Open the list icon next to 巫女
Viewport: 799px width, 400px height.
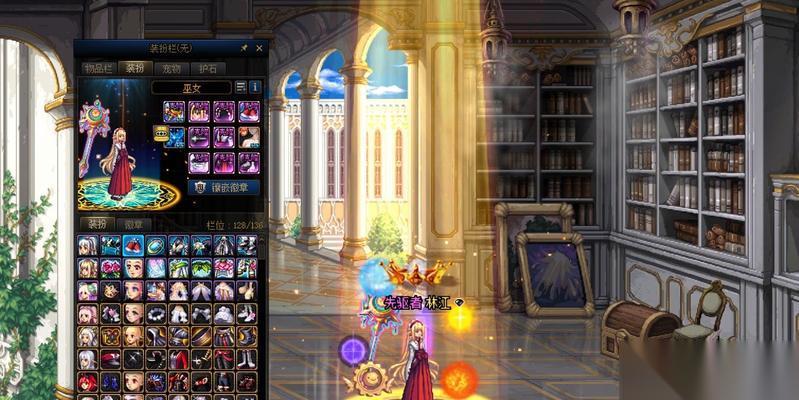point(241,88)
